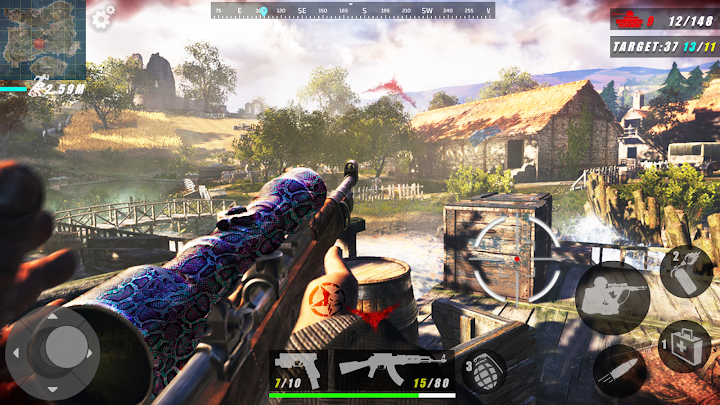The width and height of the screenshot is (720, 405).
Task: Throw a grenade using the grenade button
Action: pyautogui.click(x=485, y=369)
